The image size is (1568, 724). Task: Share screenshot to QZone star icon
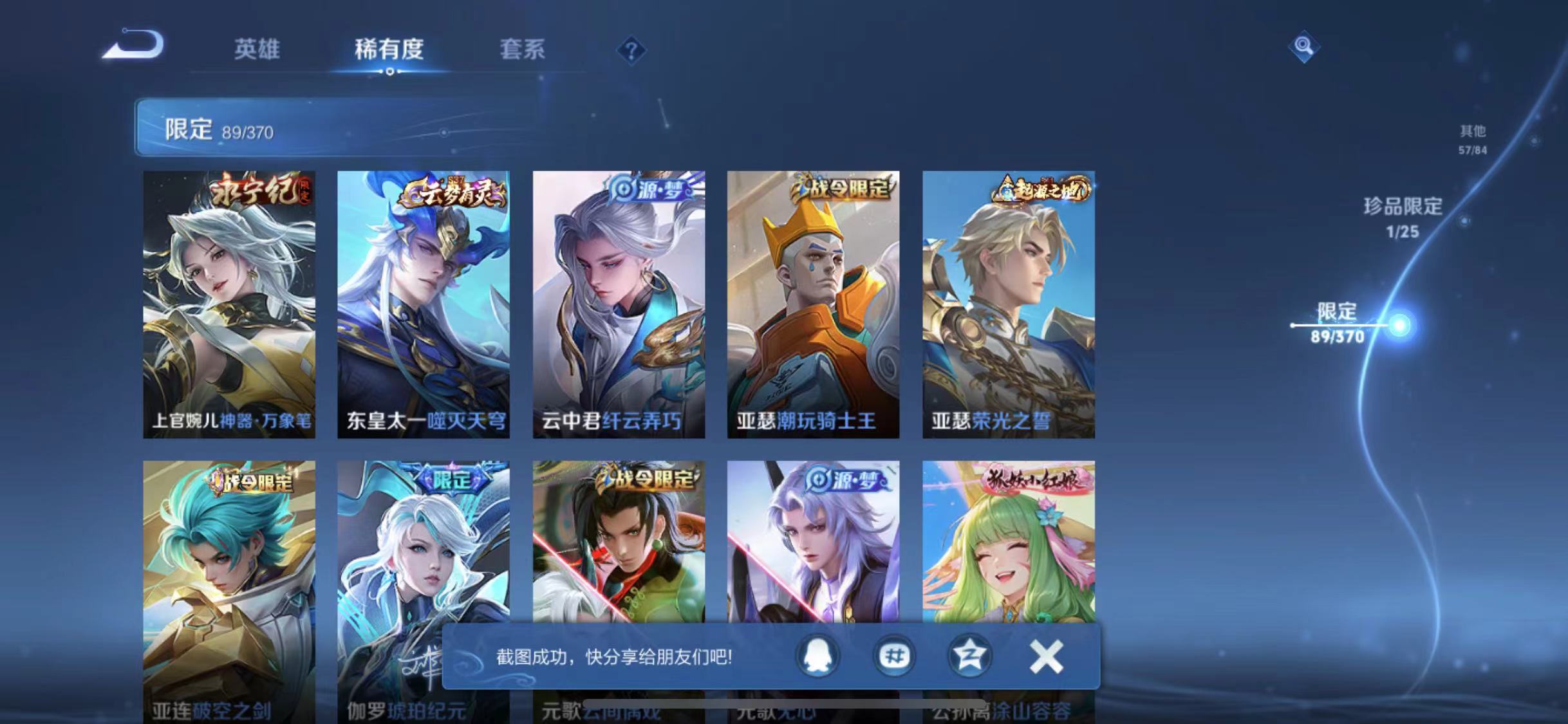pos(969,657)
